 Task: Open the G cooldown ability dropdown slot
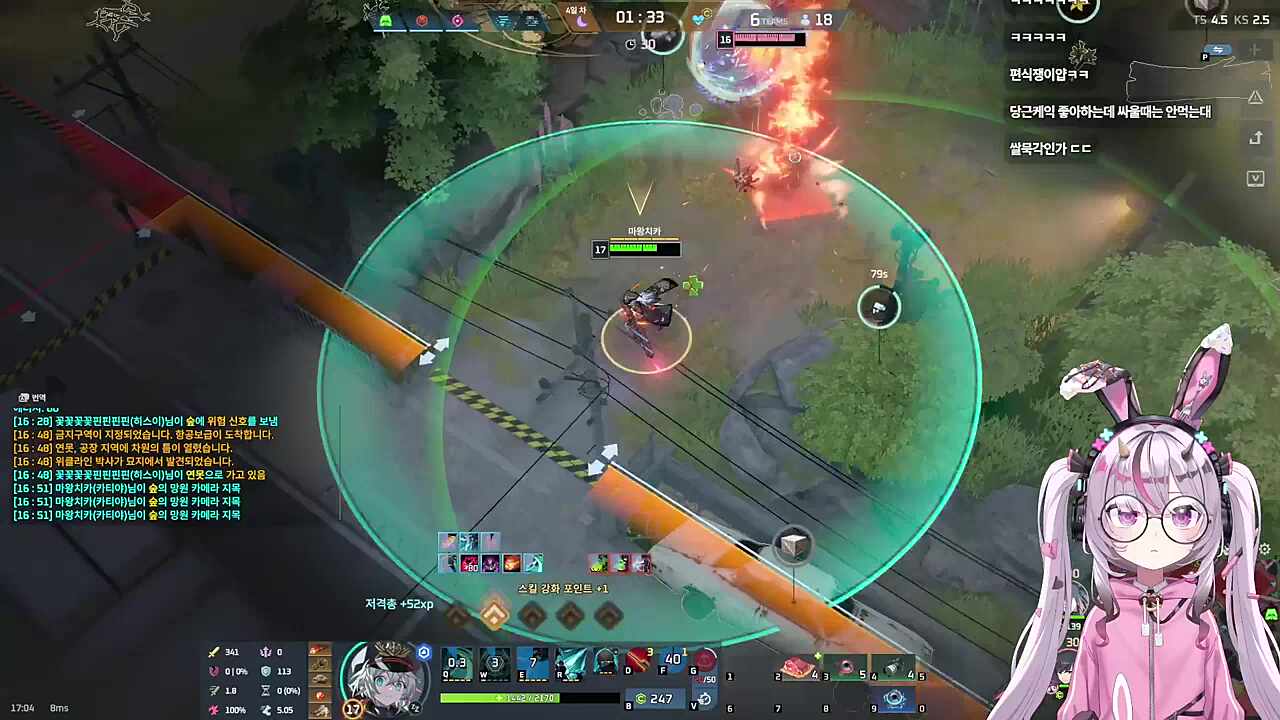pyautogui.click(x=706, y=660)
